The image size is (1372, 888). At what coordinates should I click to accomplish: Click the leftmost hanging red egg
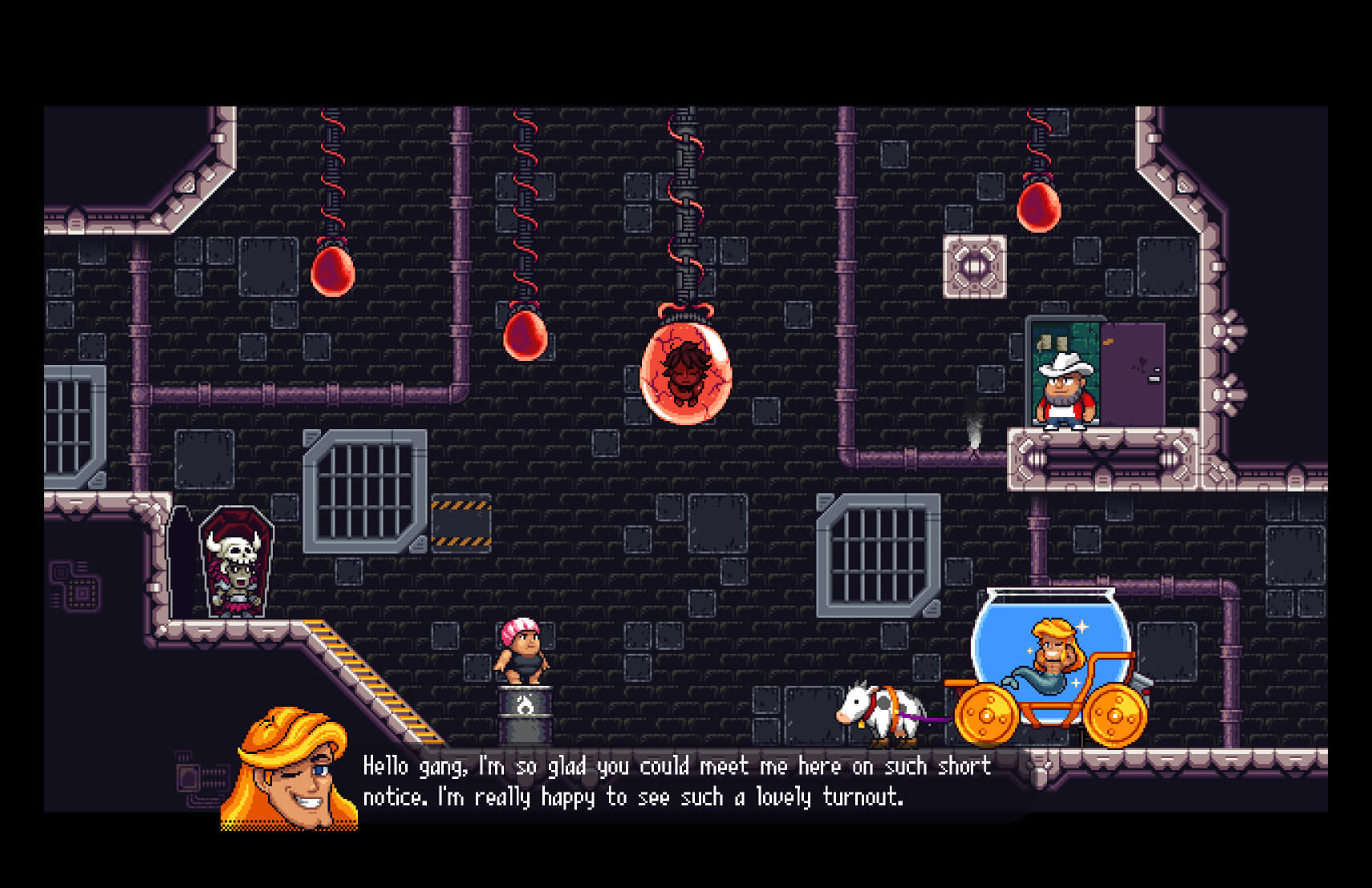pyautogui.click(x=331, y=270)
